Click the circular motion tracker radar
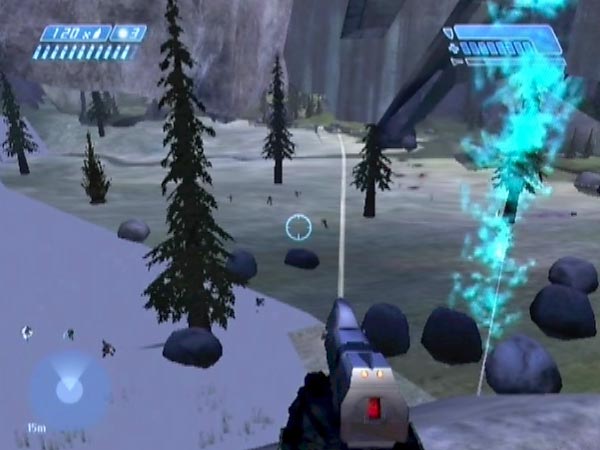The height and width of the screenshot is (450, 600). tap(68, 389)
